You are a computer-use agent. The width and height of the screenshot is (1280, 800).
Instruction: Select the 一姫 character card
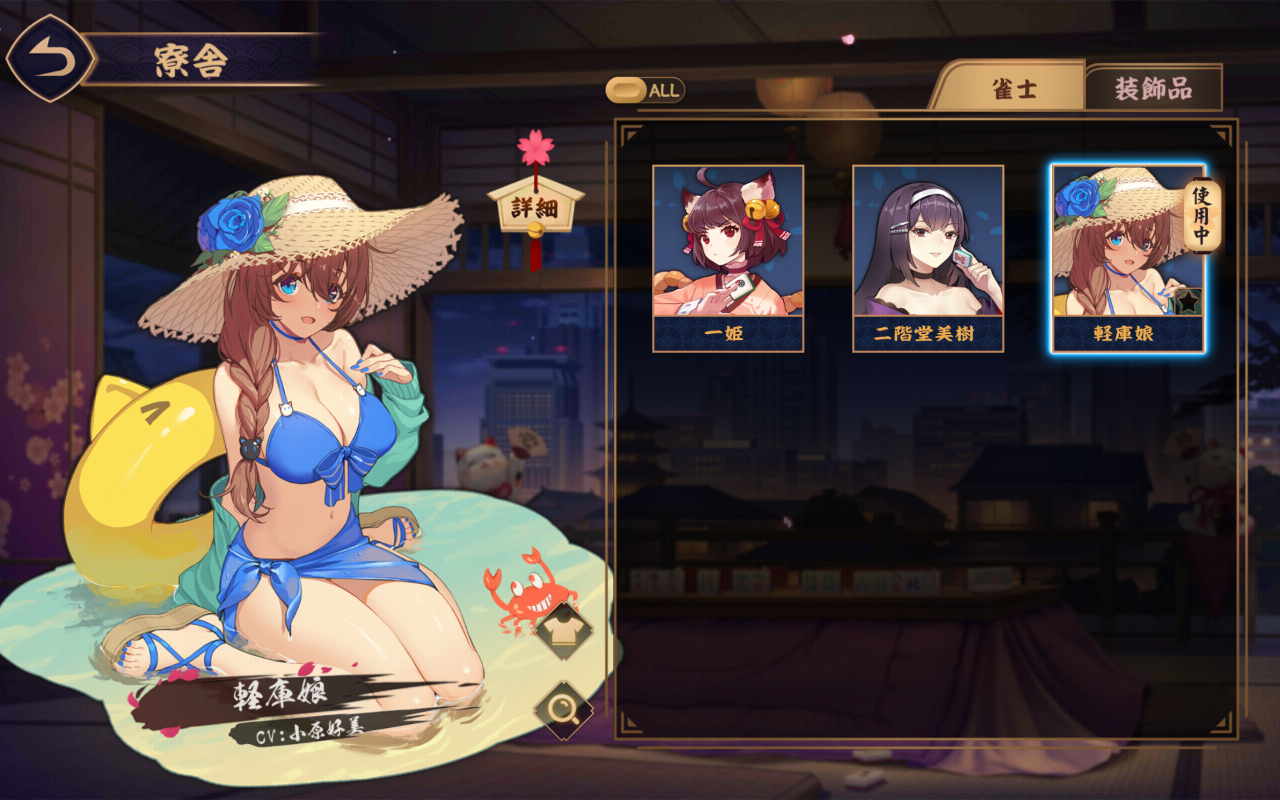pyautogui.click(x=728, y=258)
